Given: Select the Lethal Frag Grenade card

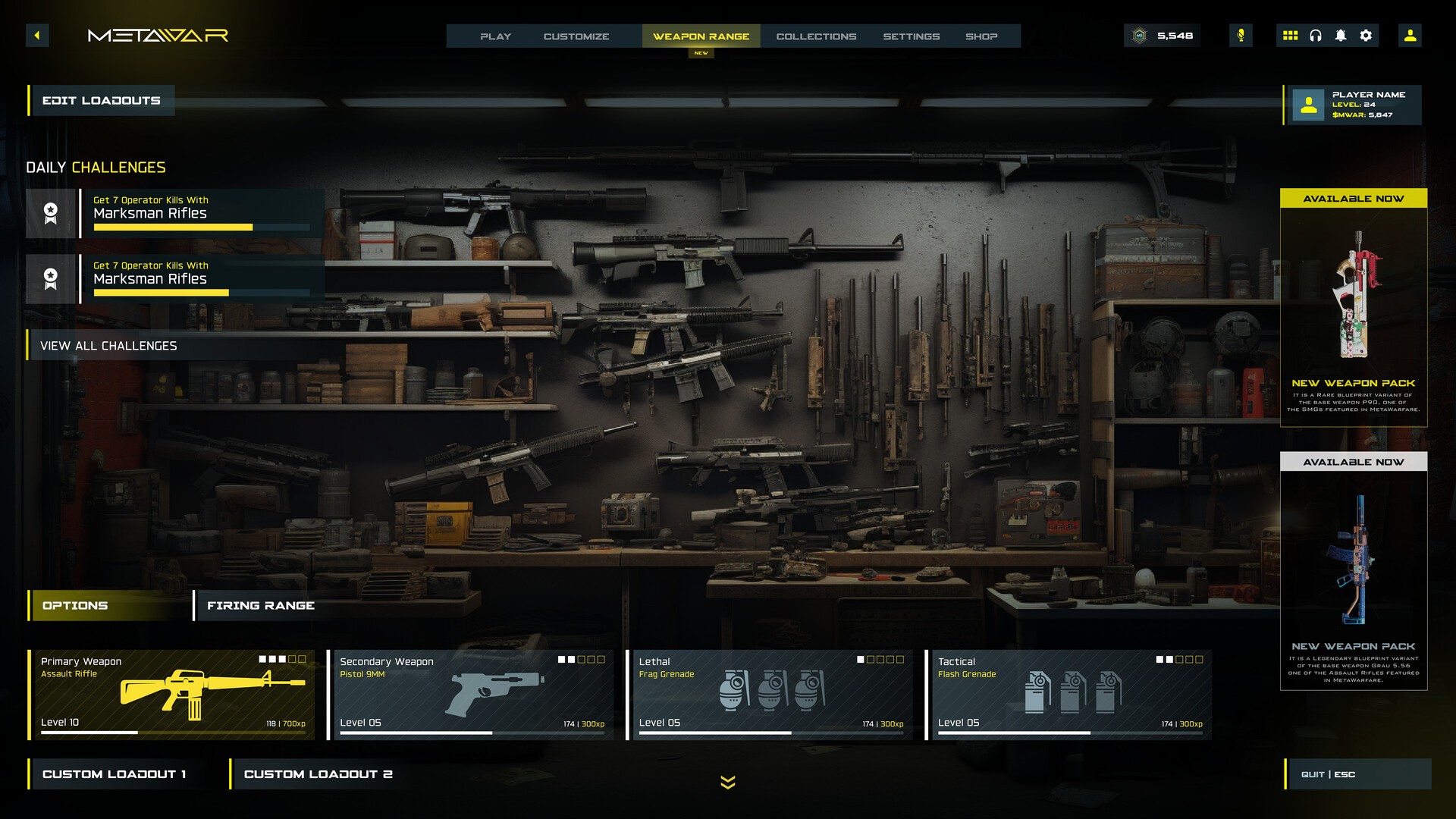Looking at the screenshot, I should click(770, 694).
